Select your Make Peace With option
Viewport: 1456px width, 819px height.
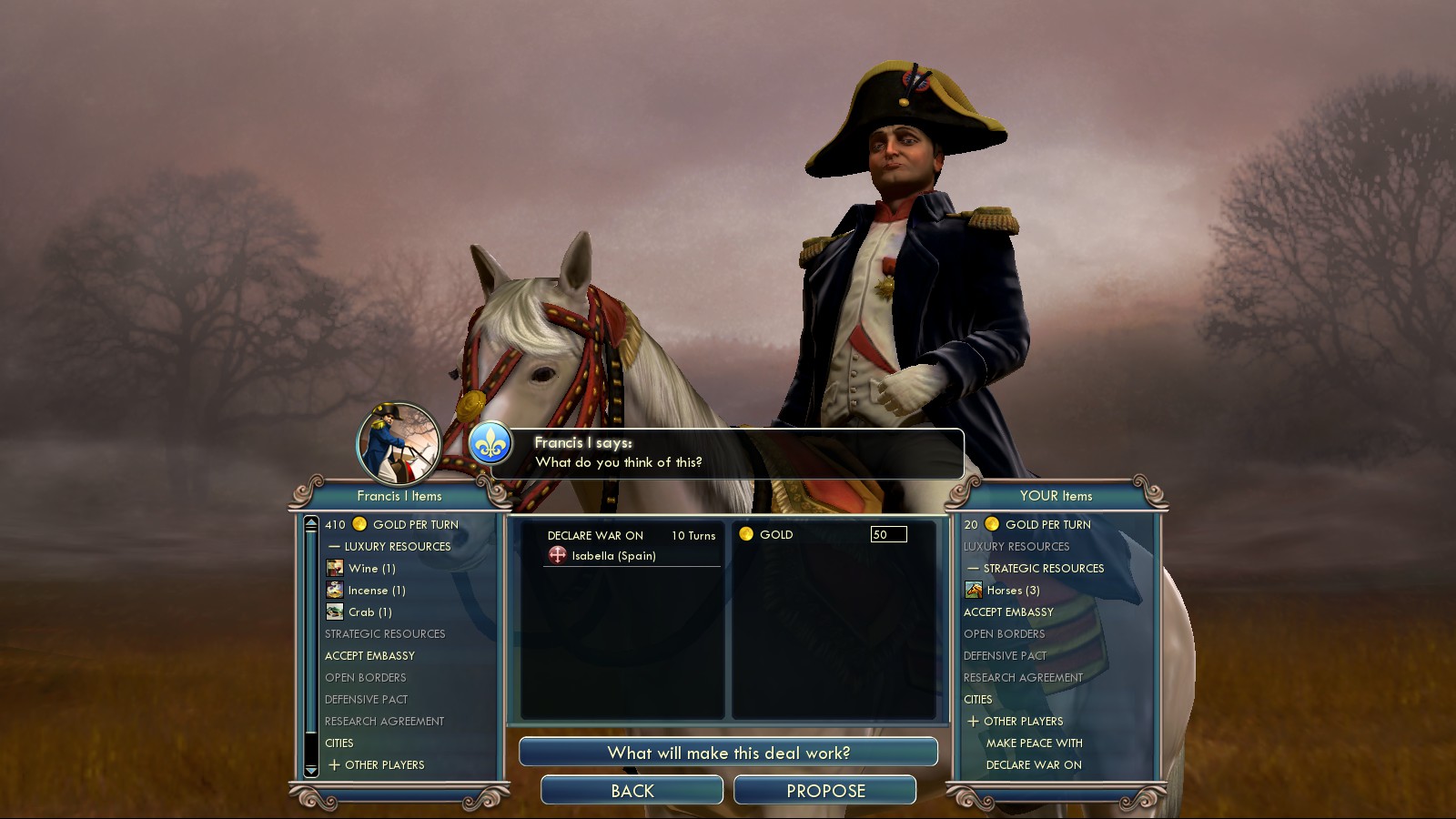pos(1034,743)
